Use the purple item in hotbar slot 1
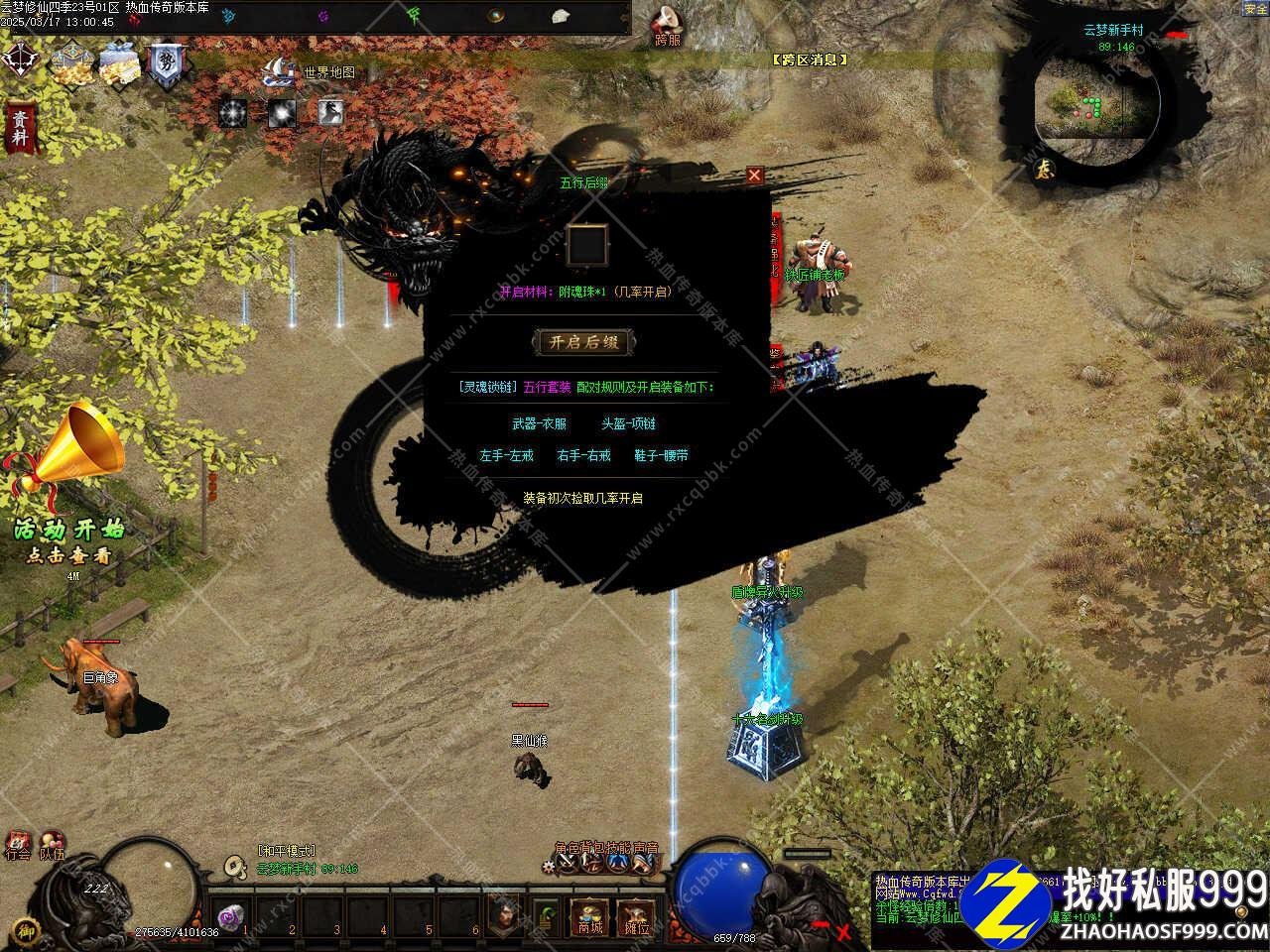 (x=232, y=916)
